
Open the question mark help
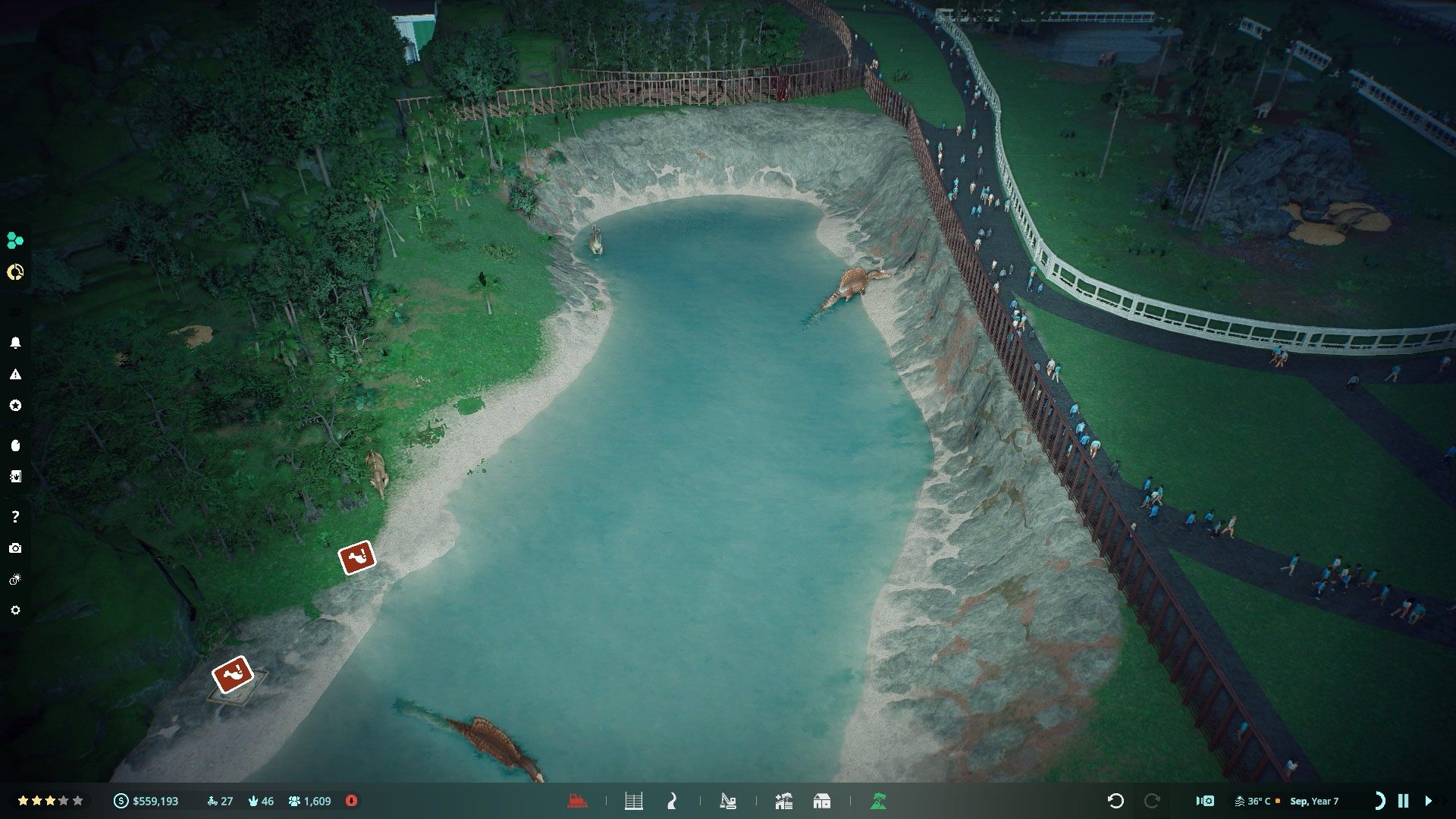(x=15, y=516)
